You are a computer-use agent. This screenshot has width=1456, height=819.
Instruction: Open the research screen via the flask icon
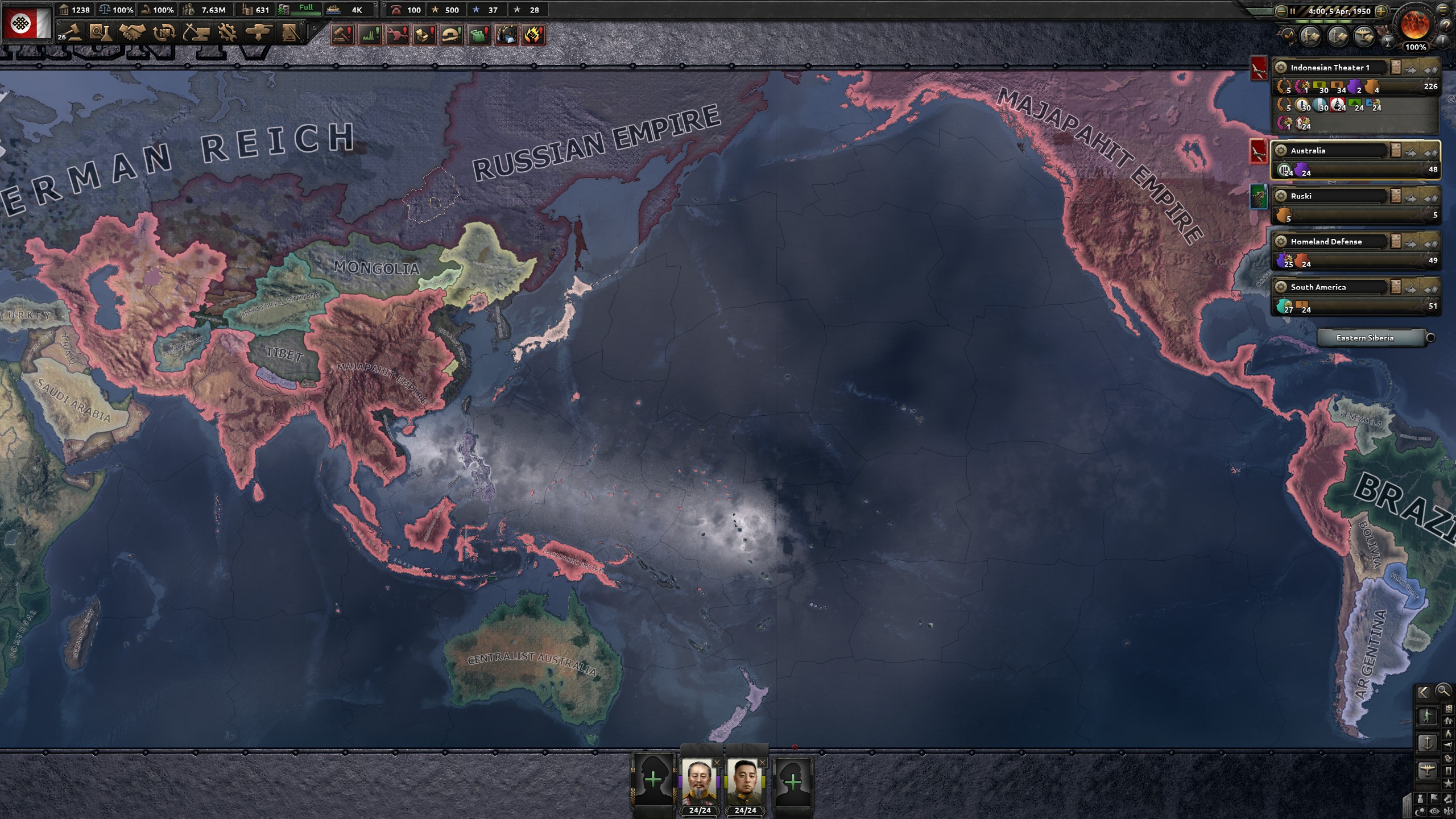[x=100, y=32]
